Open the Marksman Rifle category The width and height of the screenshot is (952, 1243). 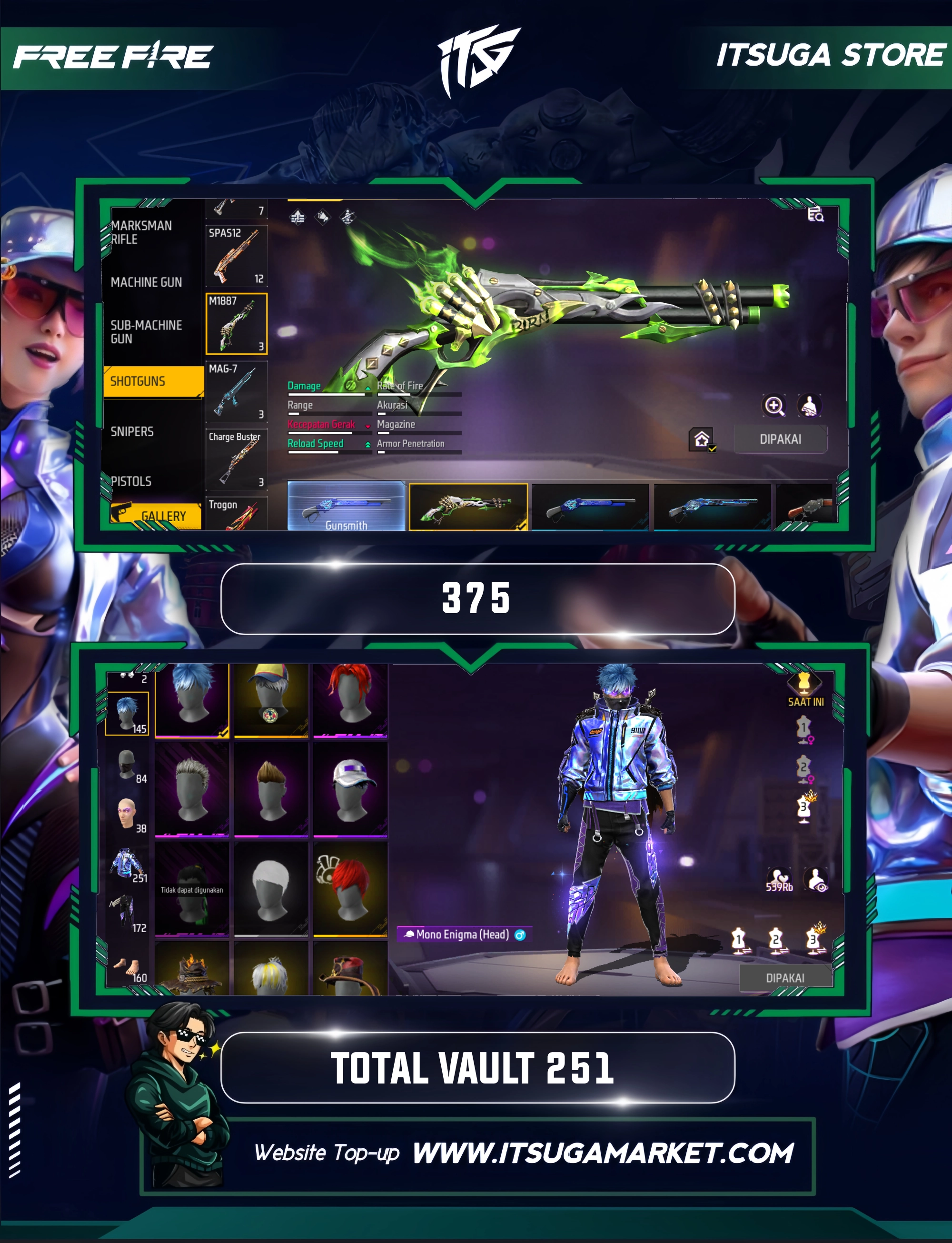[x=141, y=232]
